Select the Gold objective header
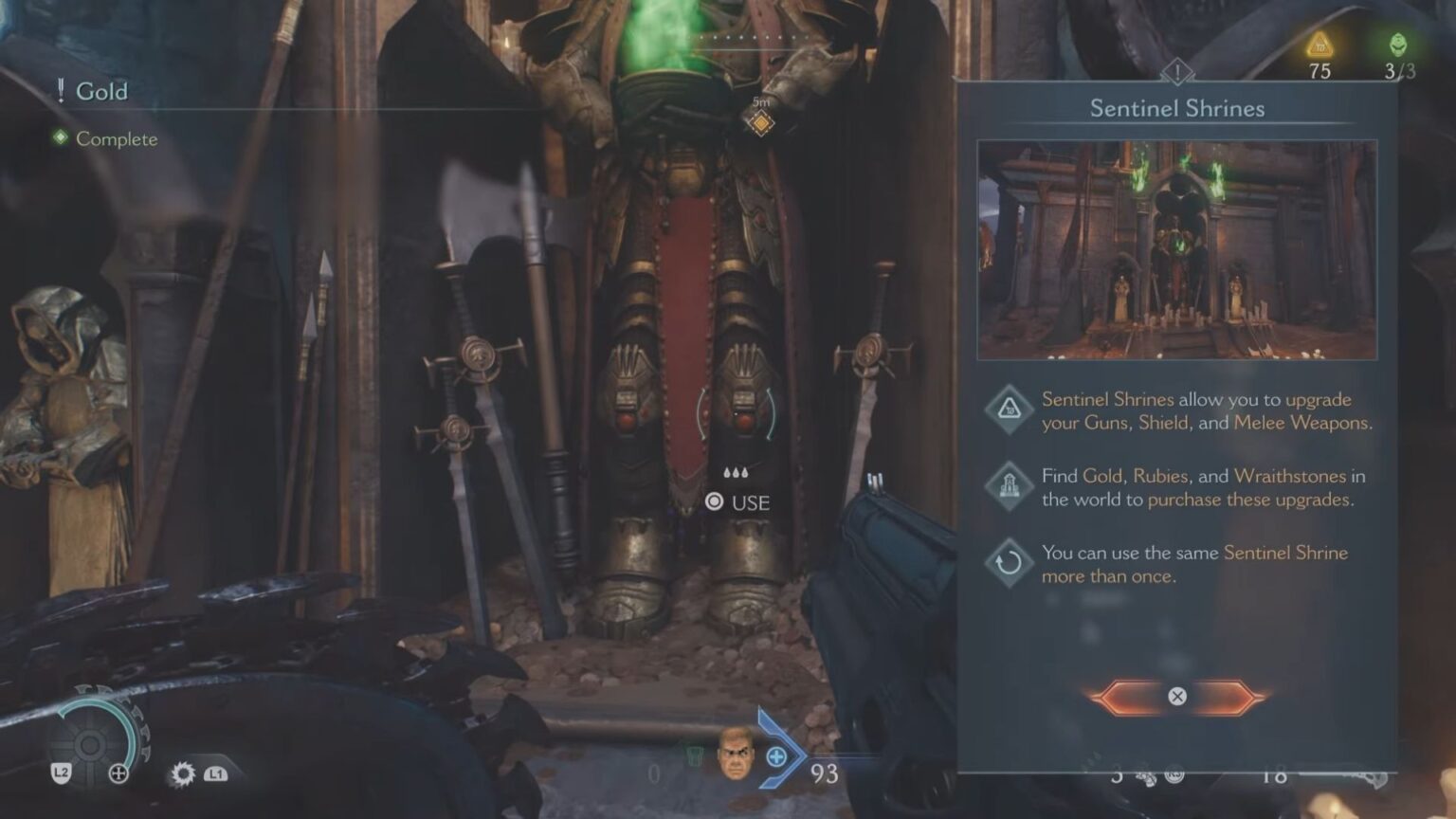The image size is (1456, 819). 103,92
